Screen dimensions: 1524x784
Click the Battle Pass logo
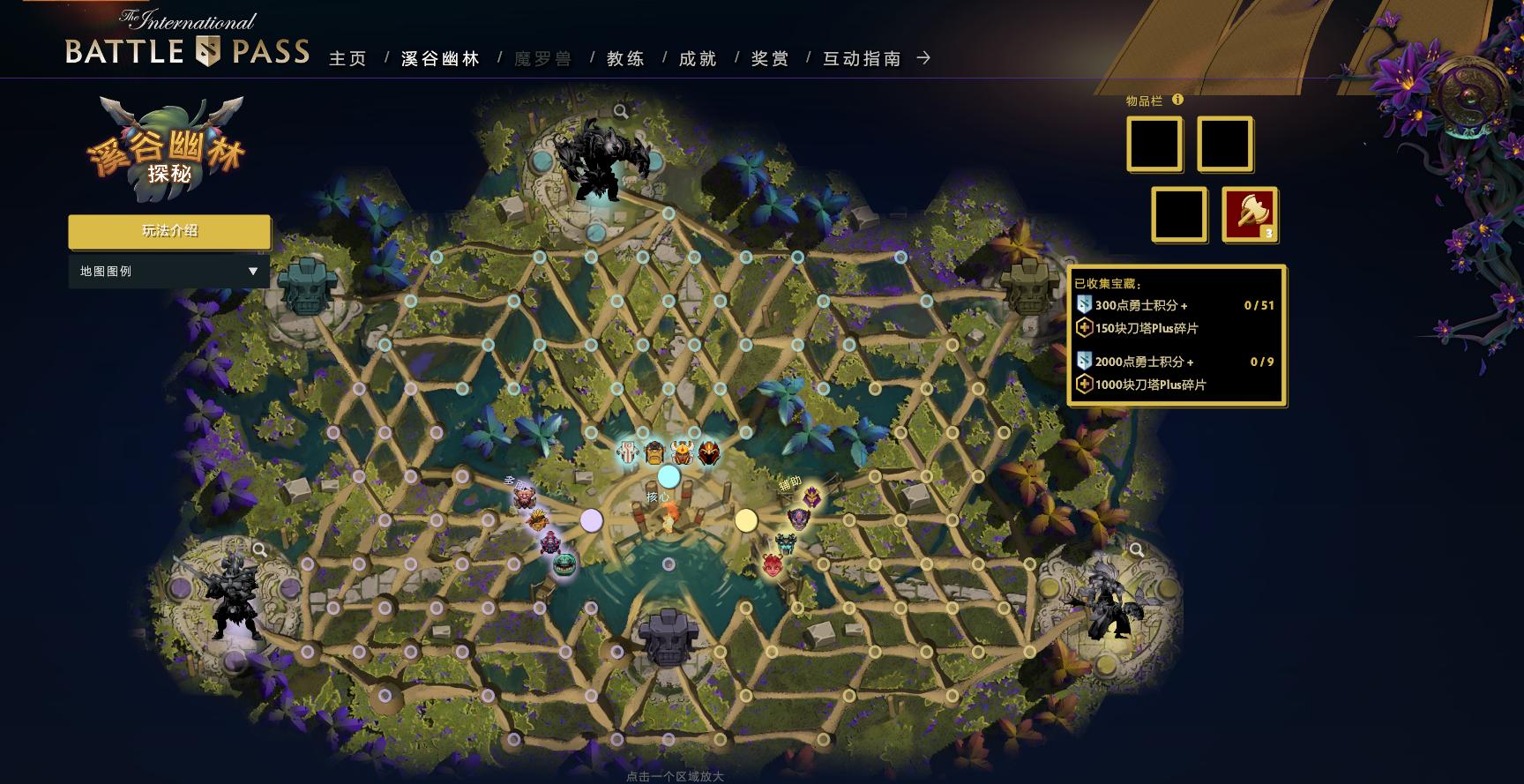pos(187,41)
